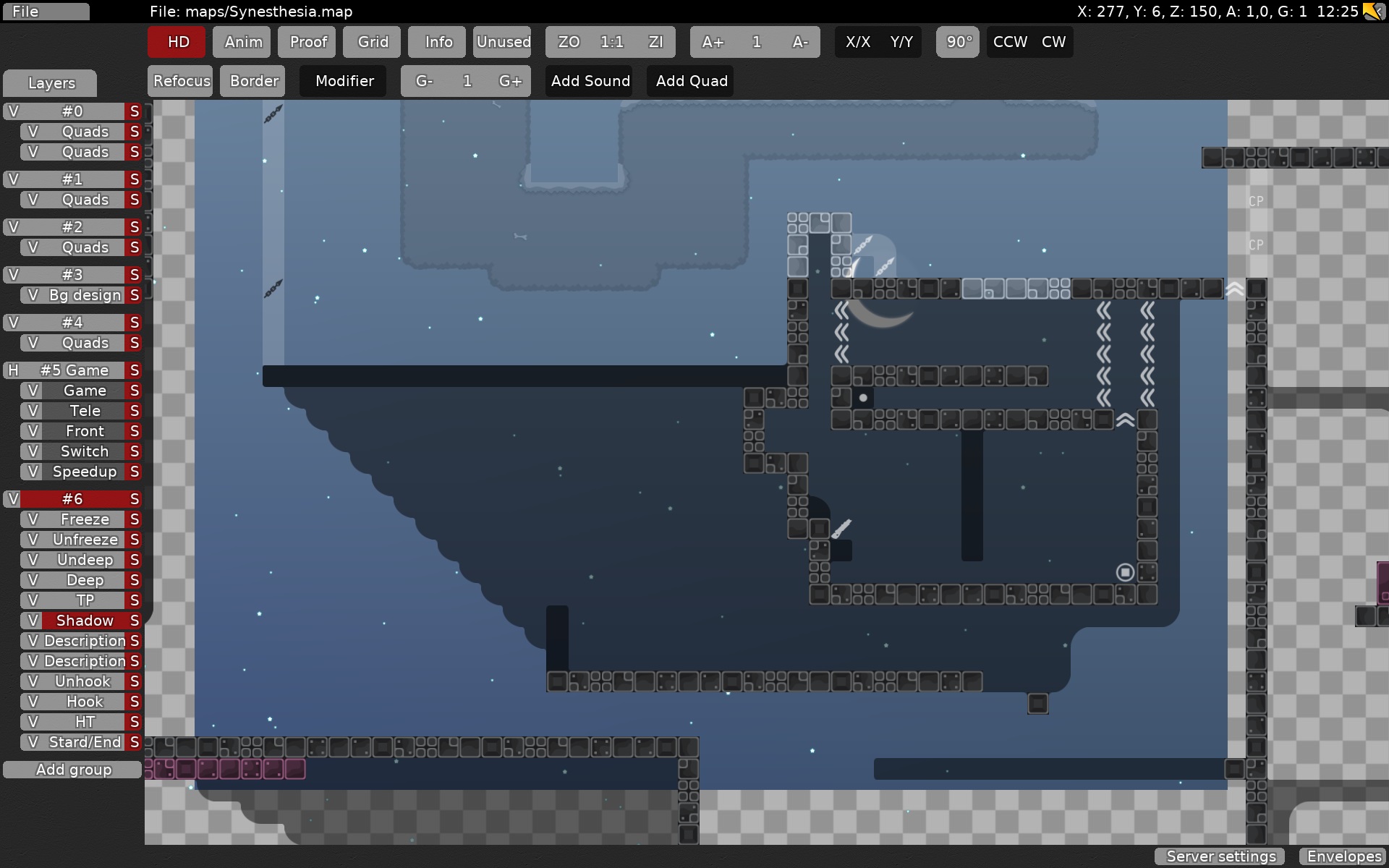Increase animation speed with A+
Viewport: 1389px width, 868px height.
pos(713,42)
